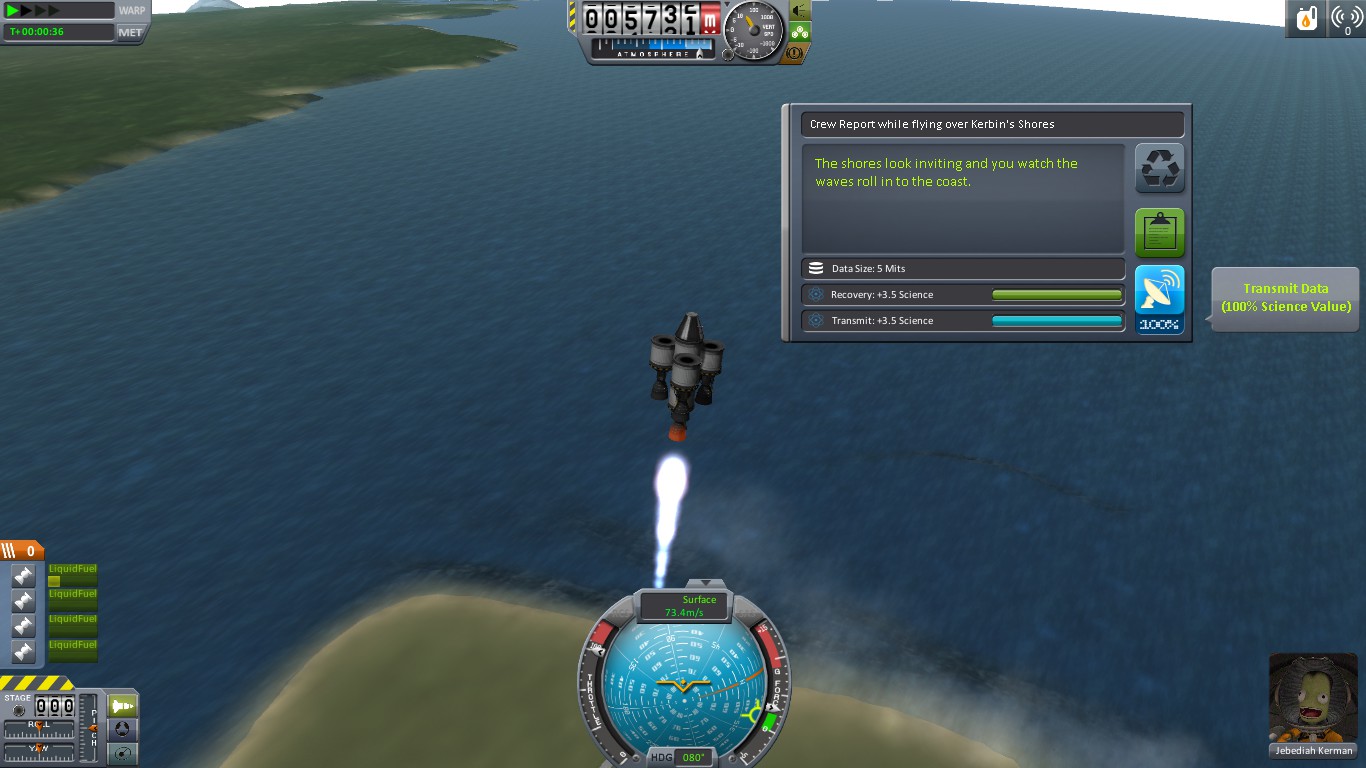
Task: Click the MET mission timer label
Action: tap(130, 32)
